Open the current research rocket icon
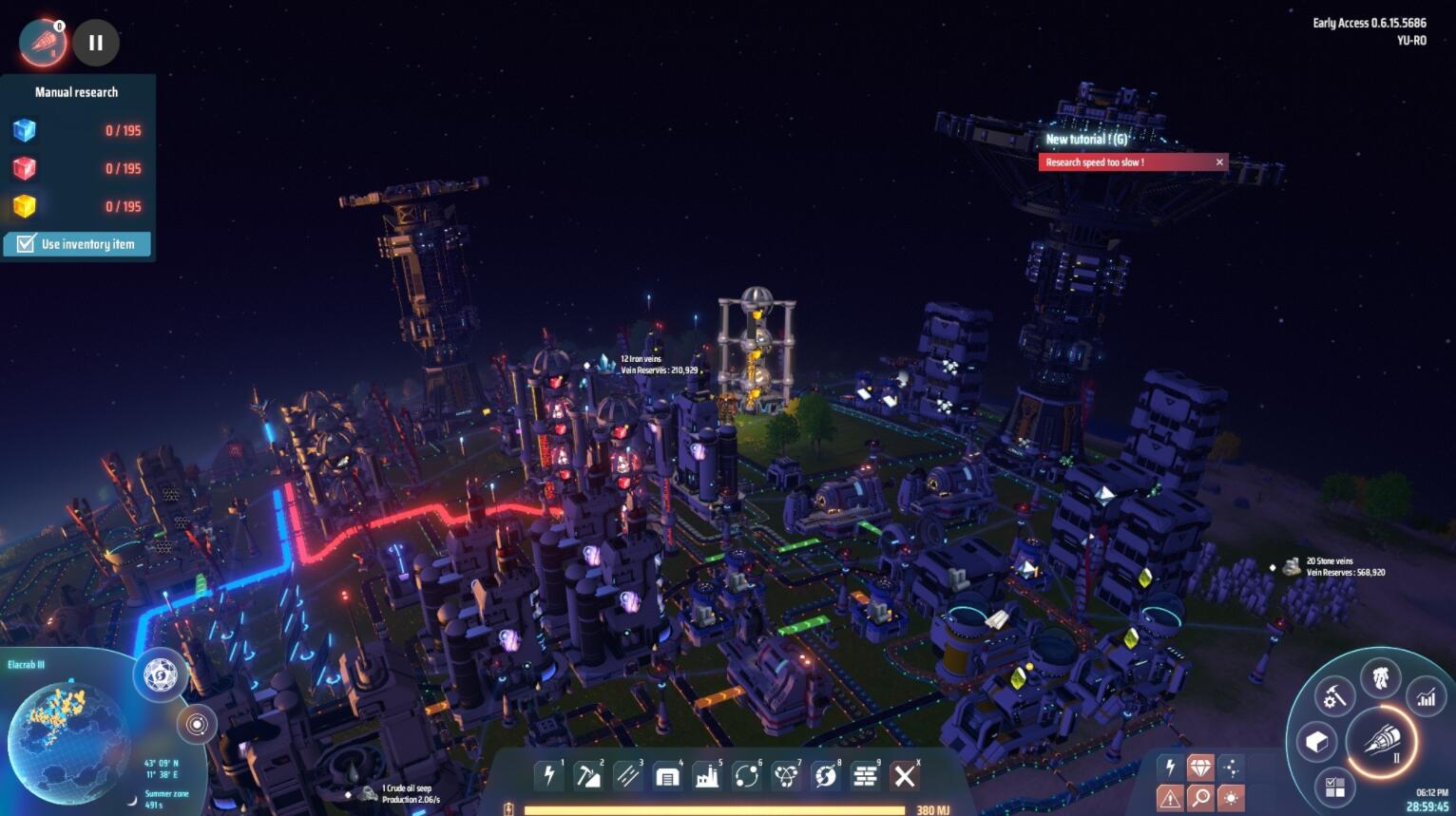 coord(43,43)
